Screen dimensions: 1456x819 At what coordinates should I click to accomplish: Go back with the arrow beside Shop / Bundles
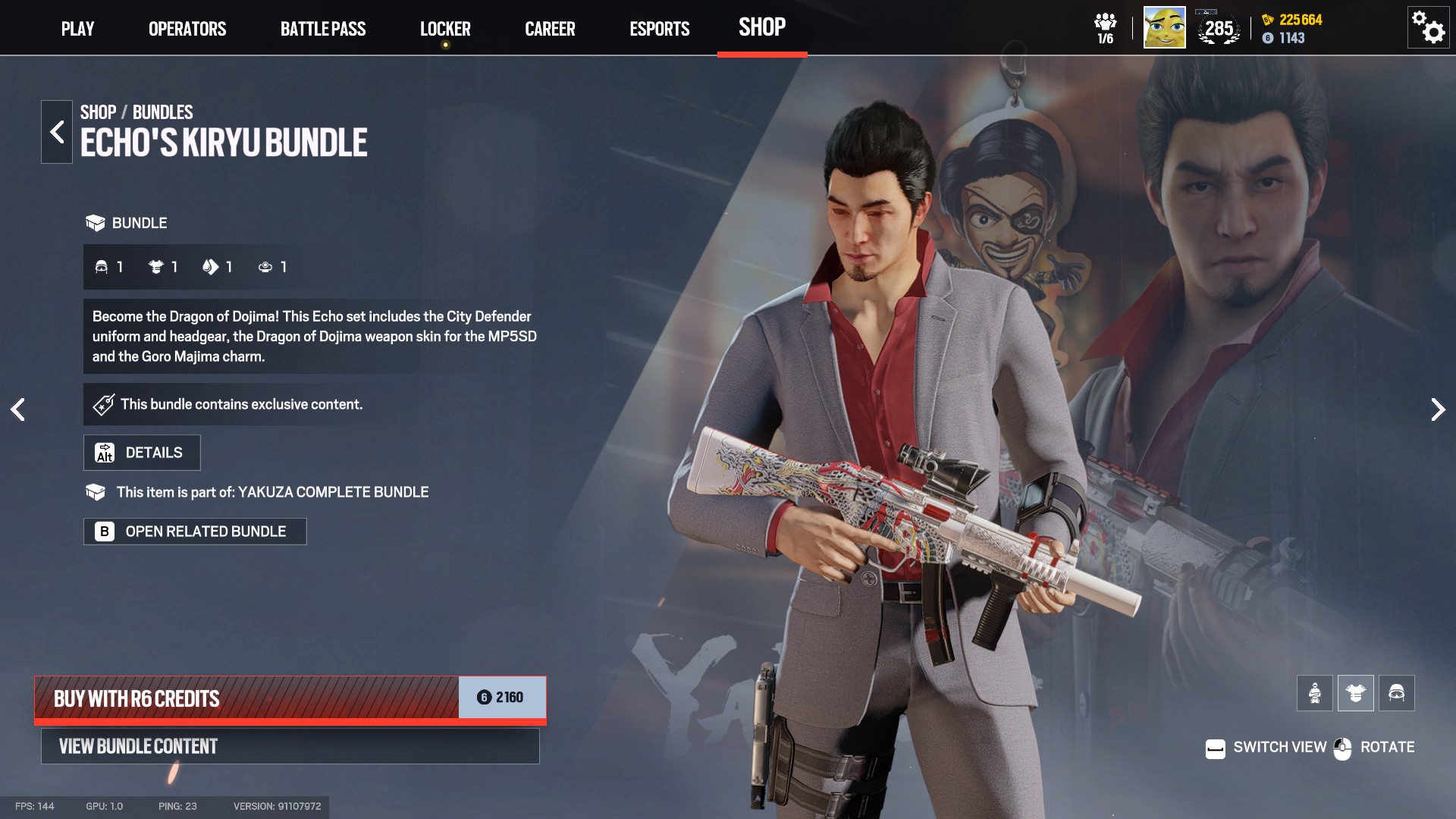click(x=57, y=132)
